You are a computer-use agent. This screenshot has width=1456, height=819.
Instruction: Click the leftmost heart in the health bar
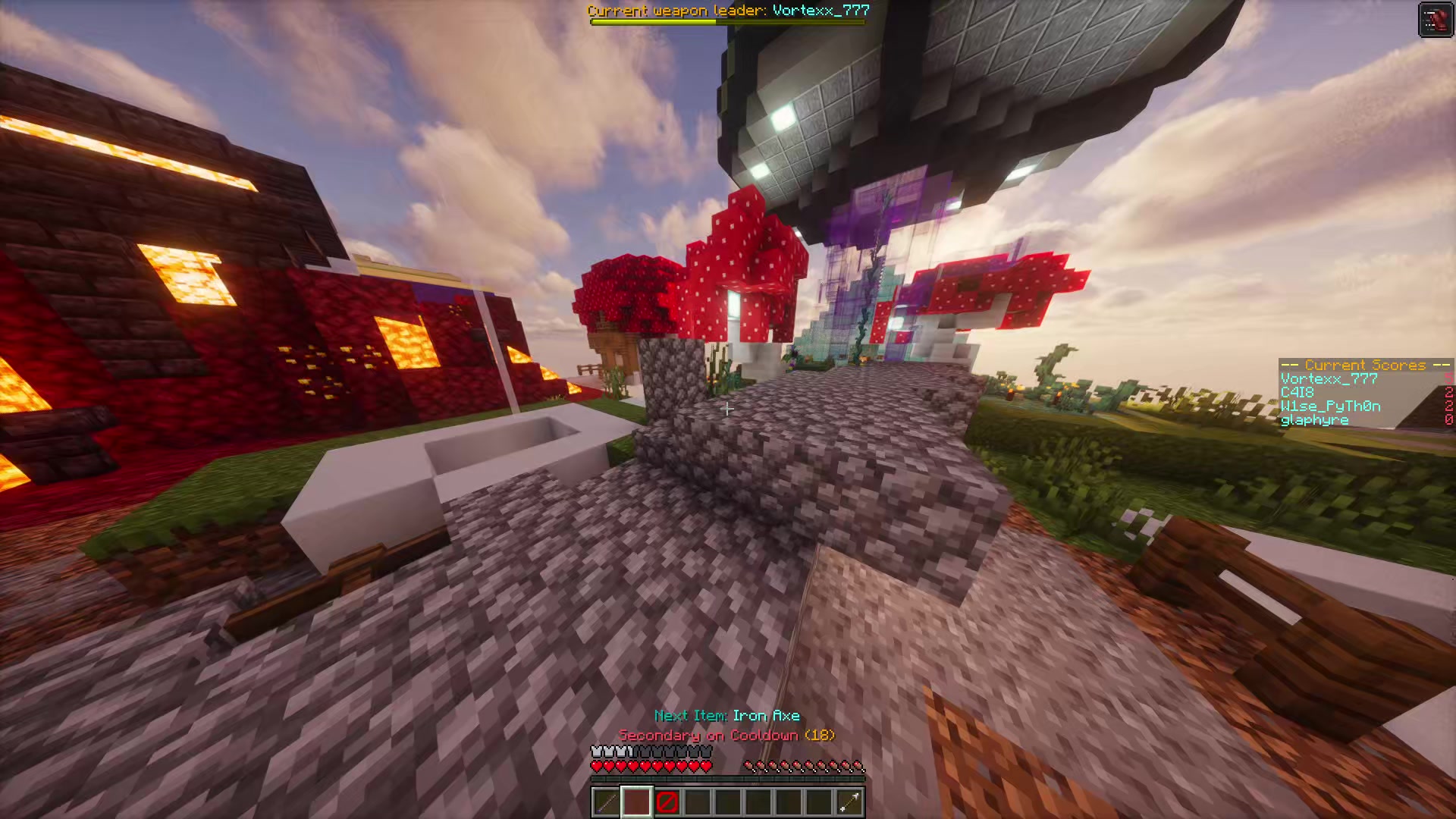pos(596,765)
